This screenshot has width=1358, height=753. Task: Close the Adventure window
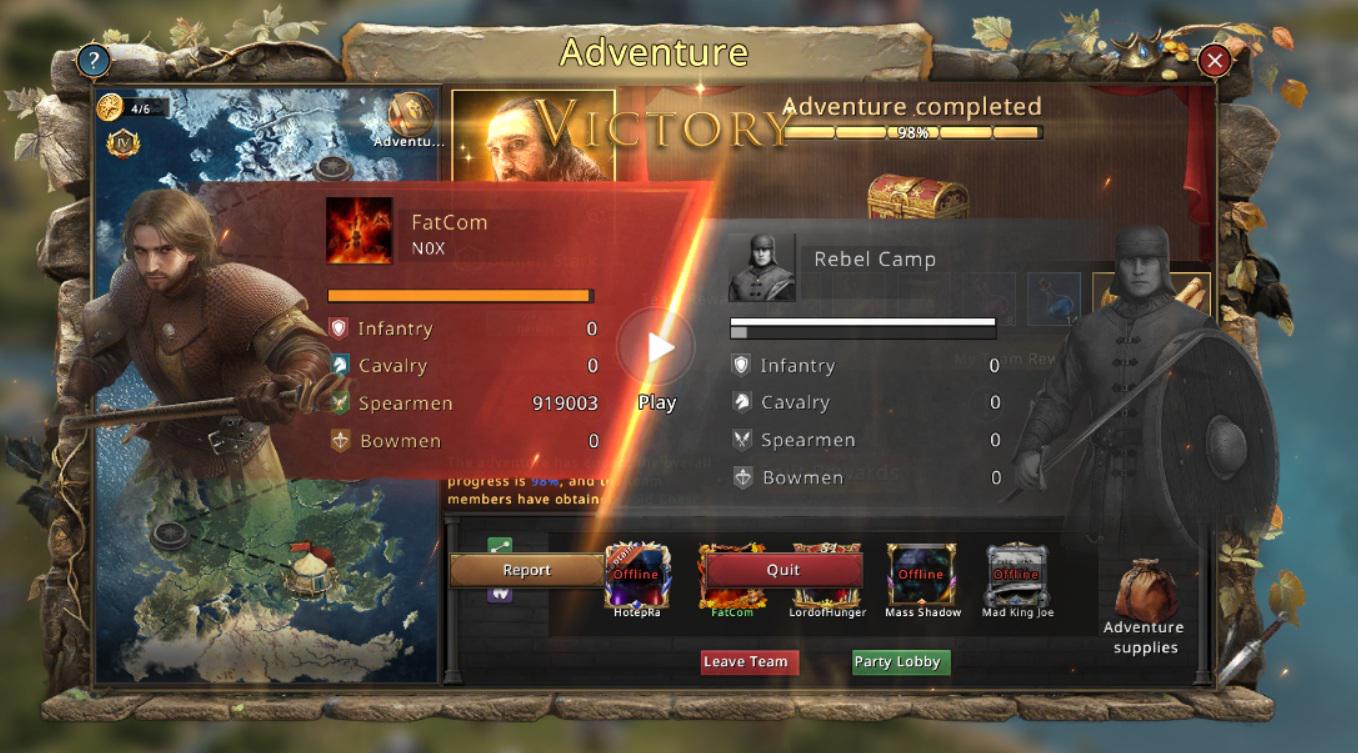1215,62
